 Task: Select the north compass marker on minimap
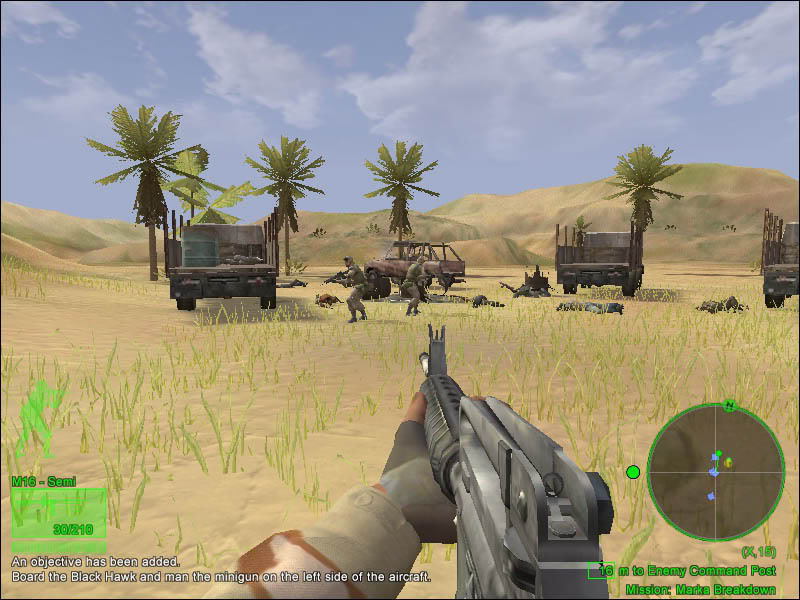(x=731, y=406)
